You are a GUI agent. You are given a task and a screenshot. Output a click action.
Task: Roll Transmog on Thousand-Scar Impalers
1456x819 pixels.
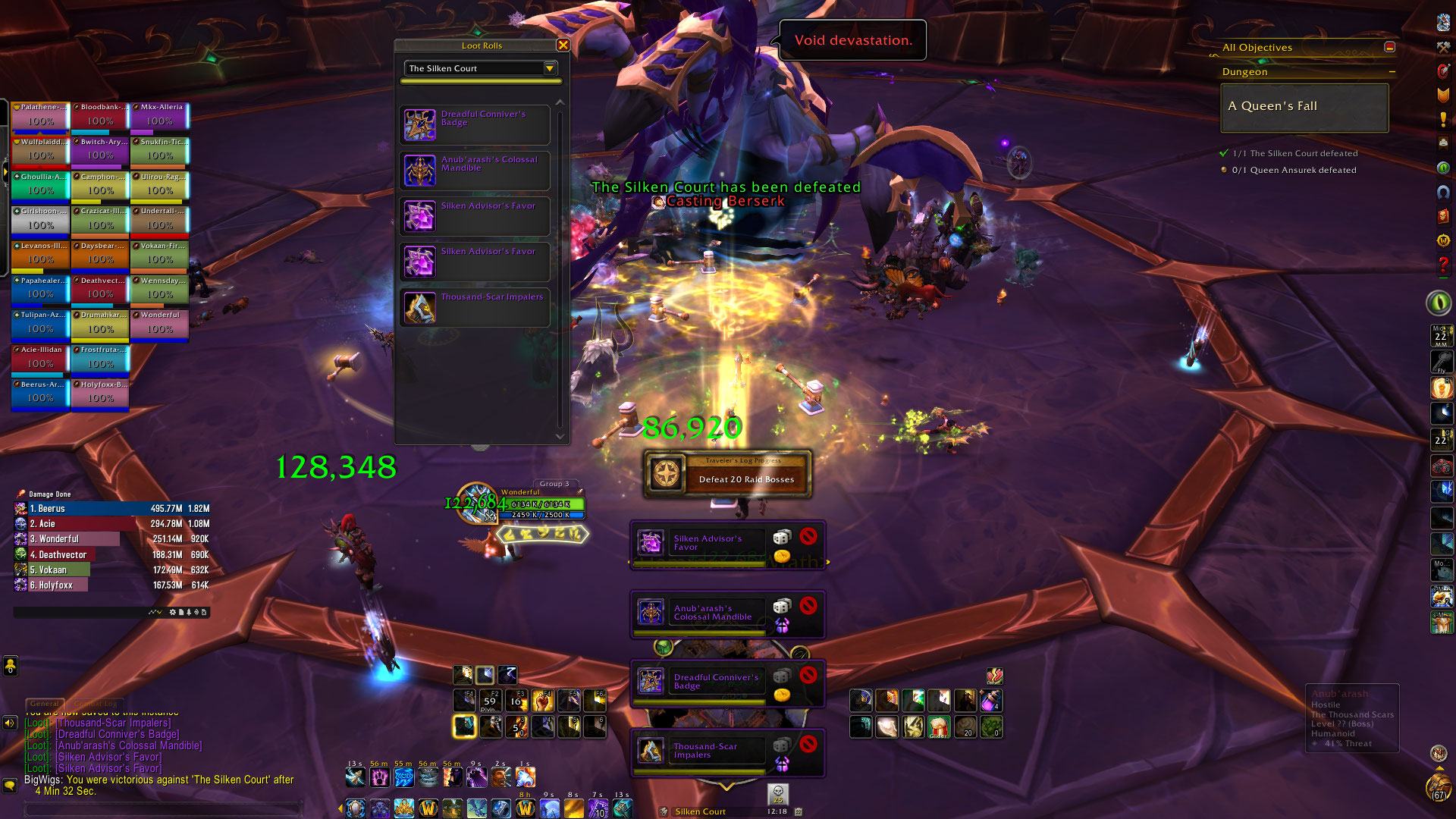[x=781, y=763]
